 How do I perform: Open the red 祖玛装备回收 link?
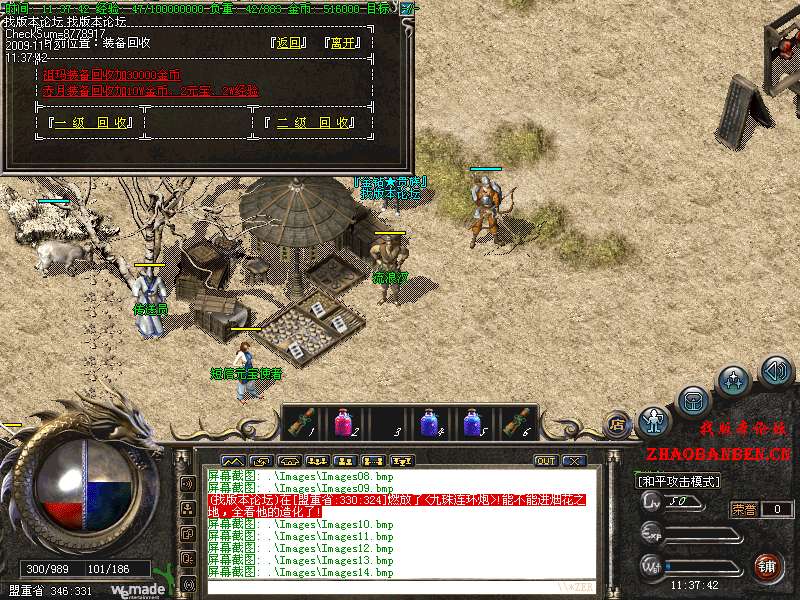tap(112, 75)
